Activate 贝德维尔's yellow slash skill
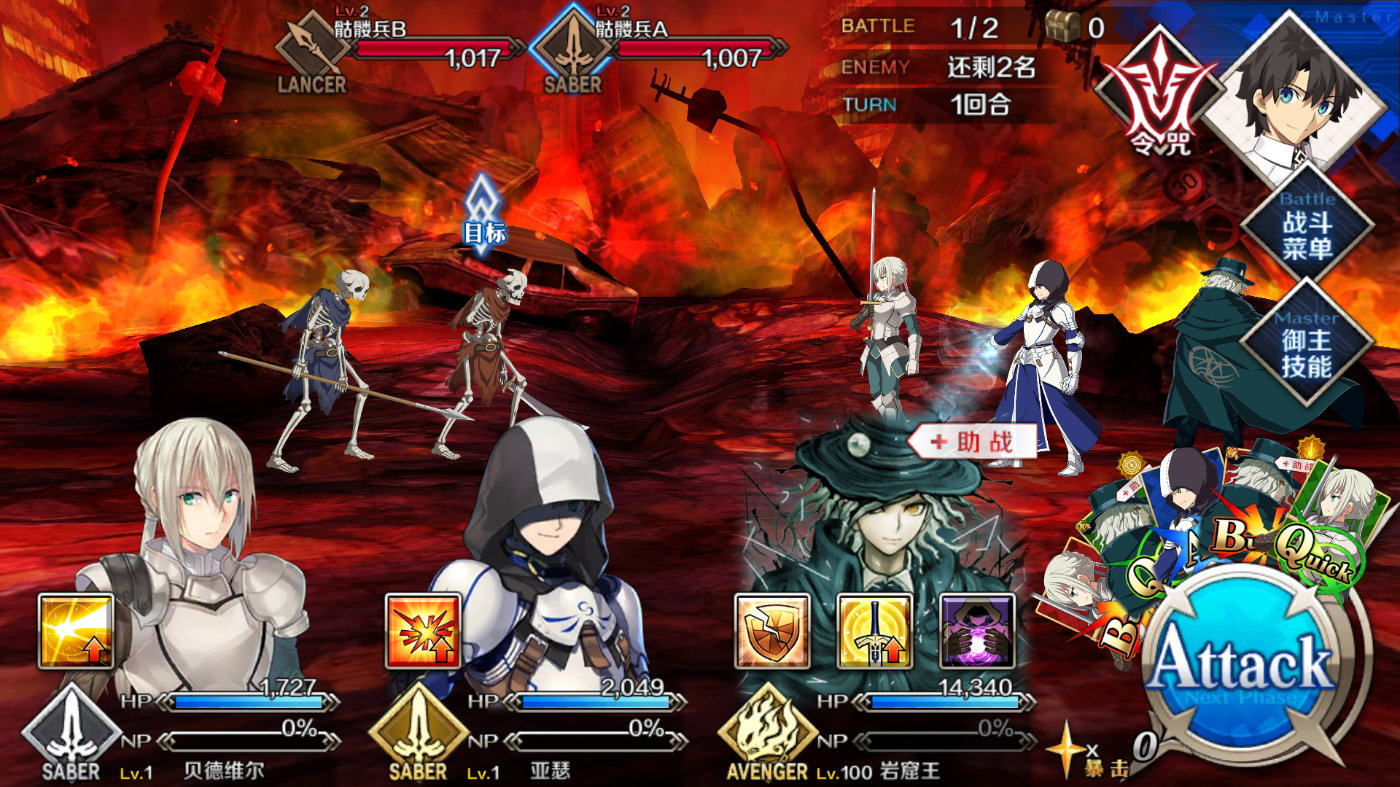This screenshot has height=787, width=1400. tap(76, 631)
